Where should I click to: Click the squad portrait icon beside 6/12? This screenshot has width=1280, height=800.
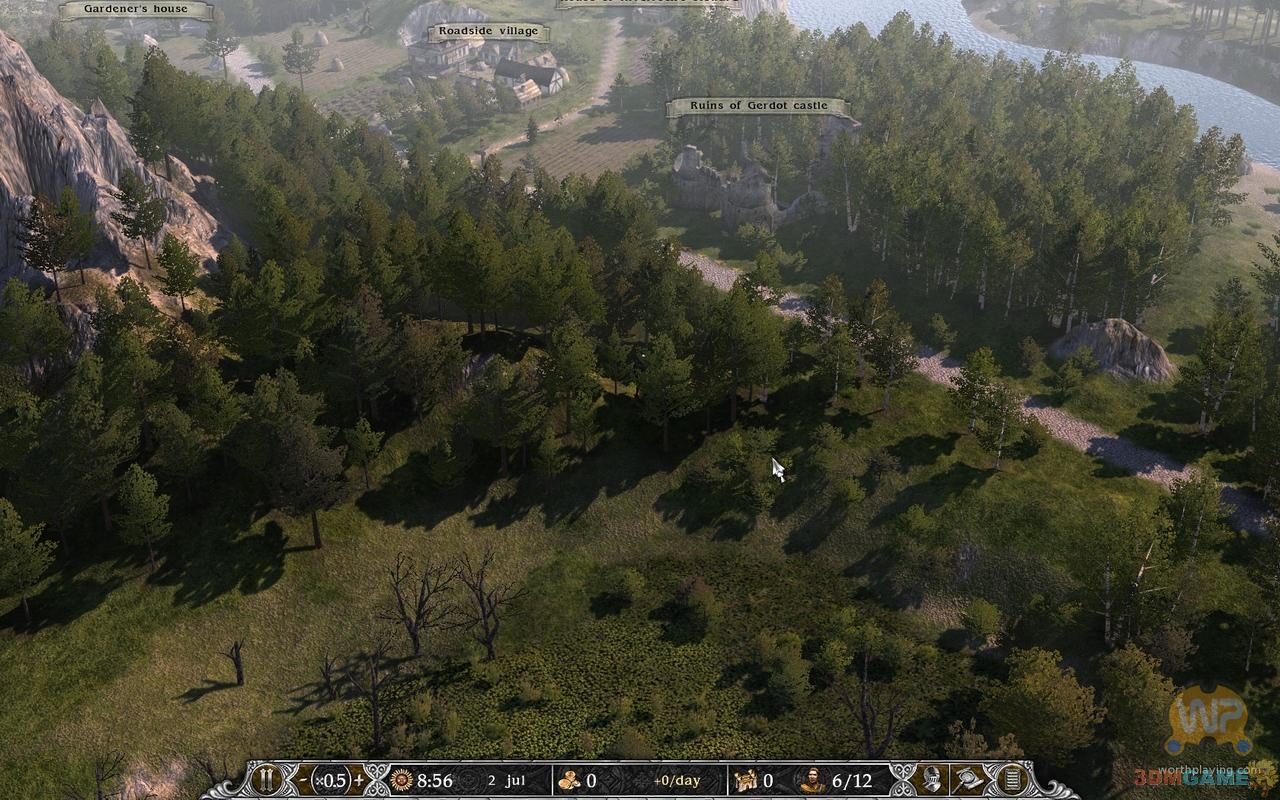click(x=812, y=780)
